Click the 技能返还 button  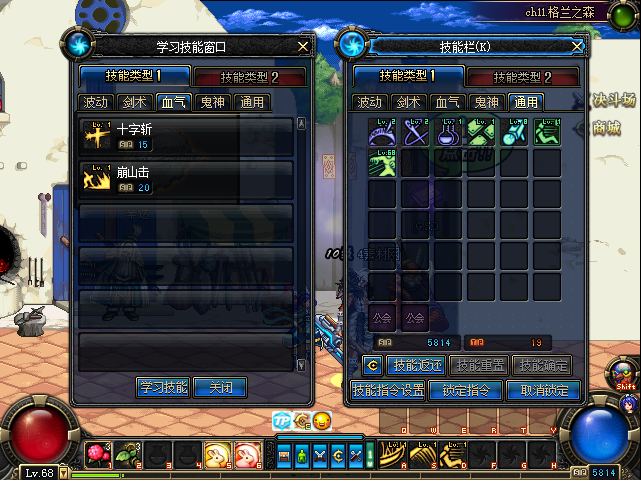415,366
